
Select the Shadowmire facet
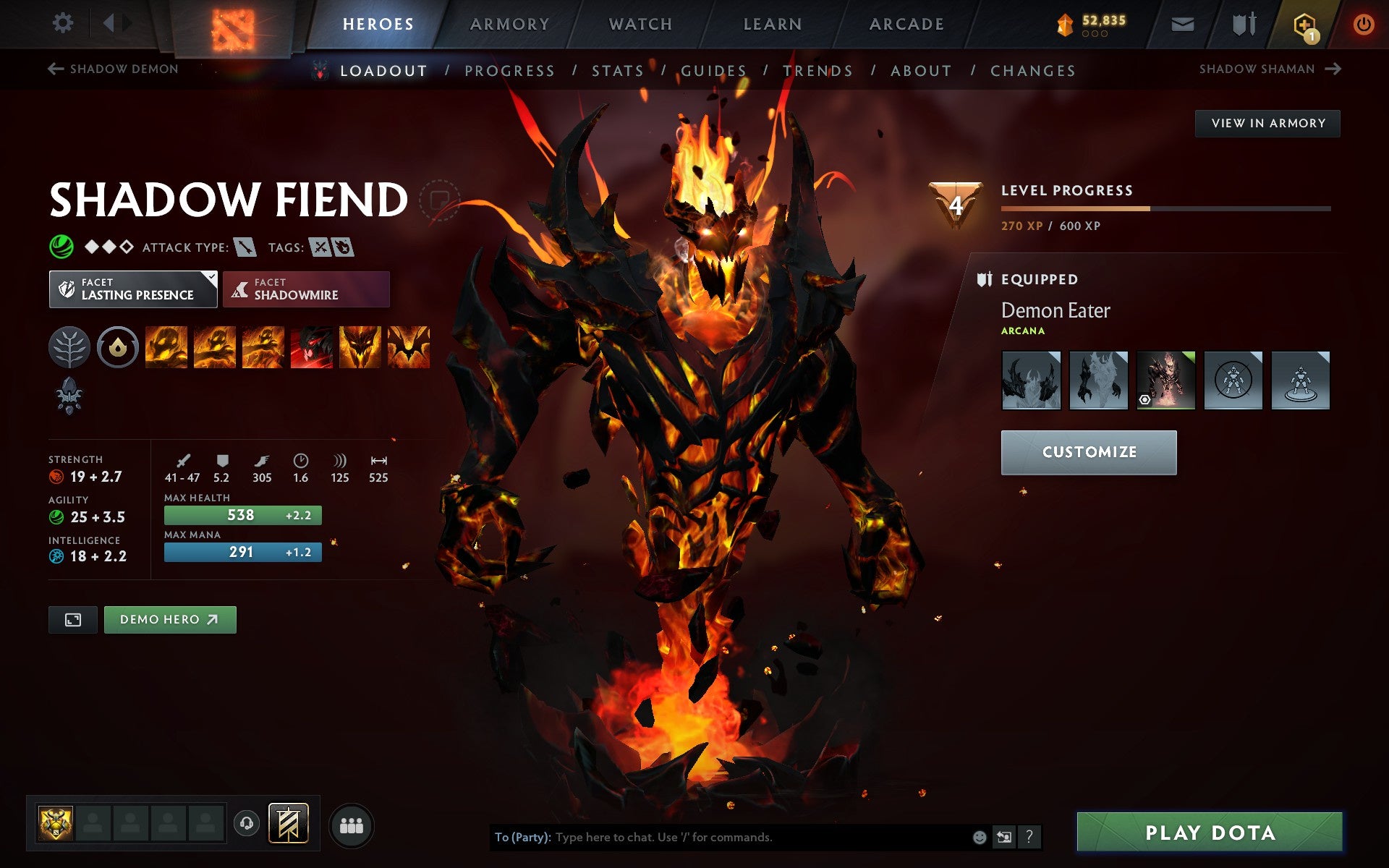(x=306, y=289)
